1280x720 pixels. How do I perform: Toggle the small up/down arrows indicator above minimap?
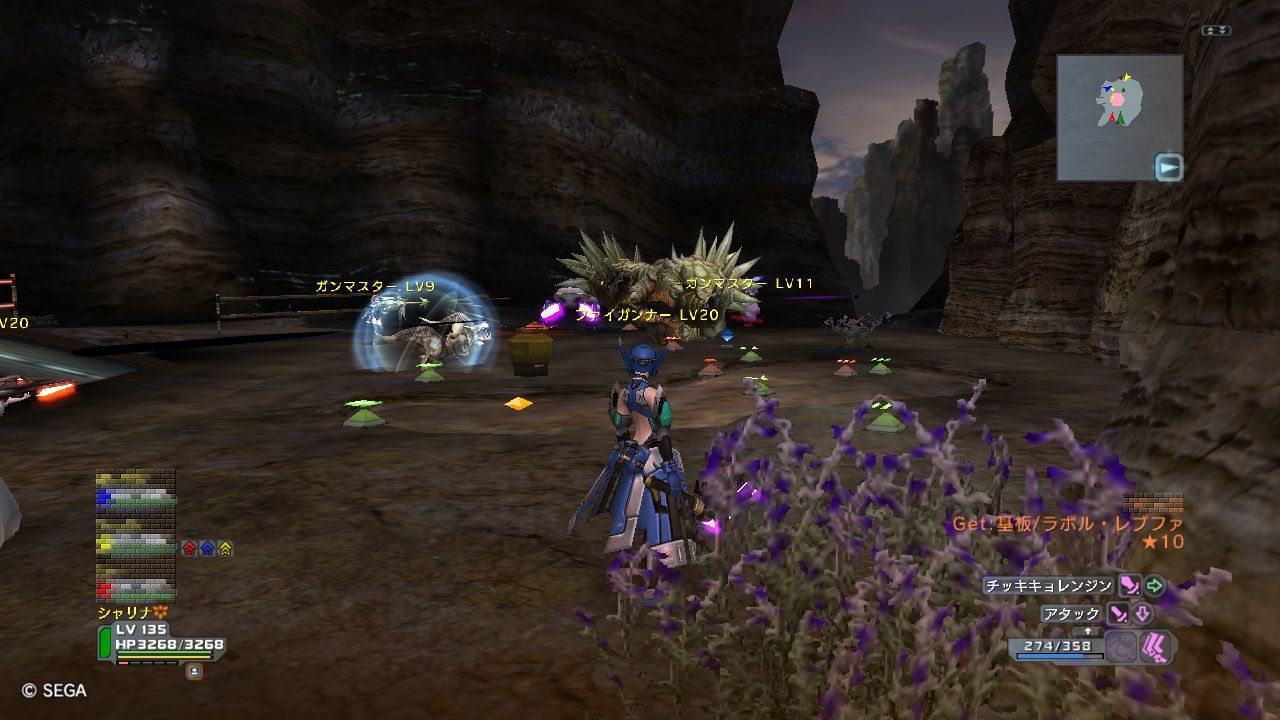click(1216, 31)
